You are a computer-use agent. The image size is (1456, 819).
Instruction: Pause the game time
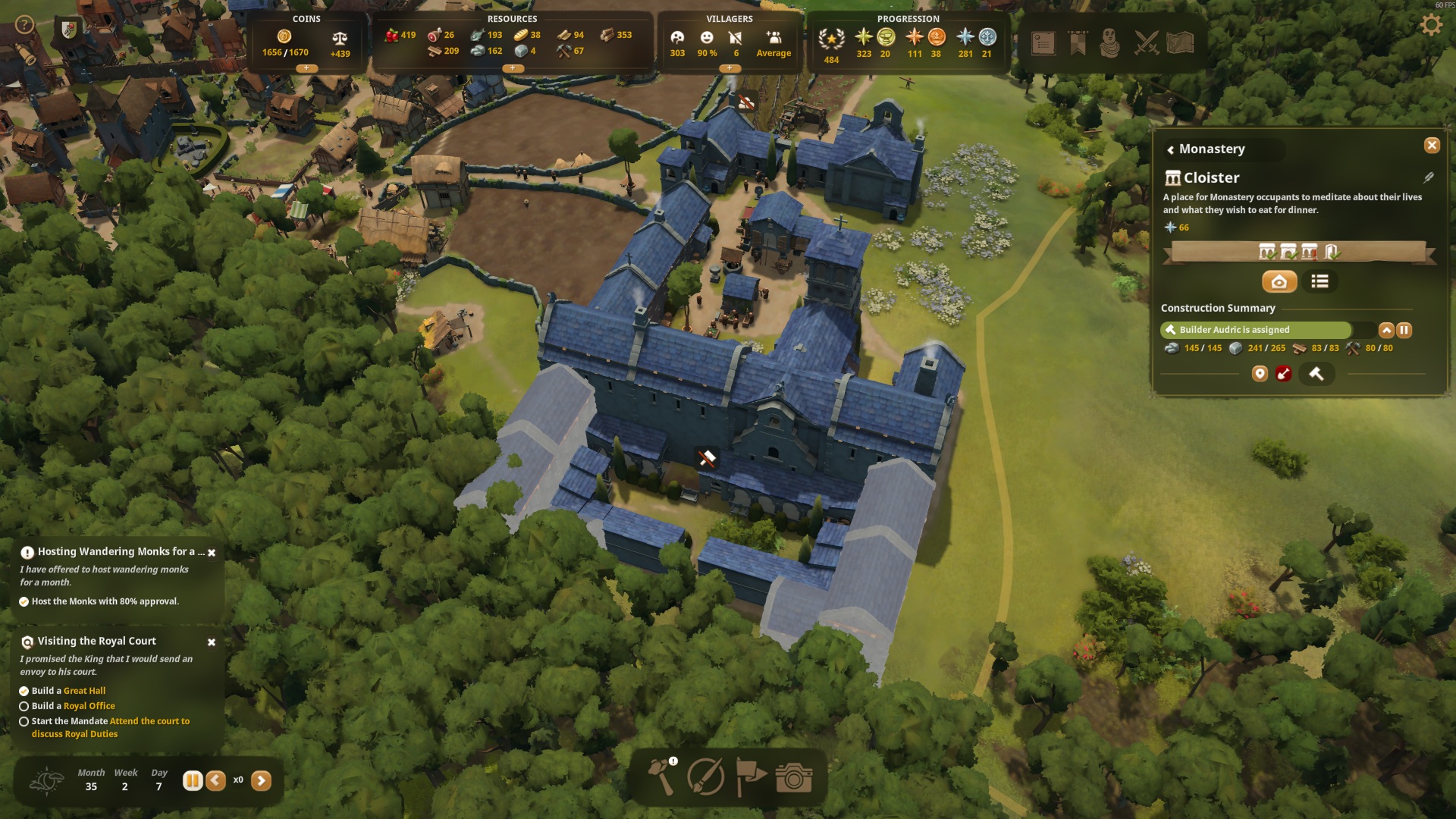[x=193, y=780]
